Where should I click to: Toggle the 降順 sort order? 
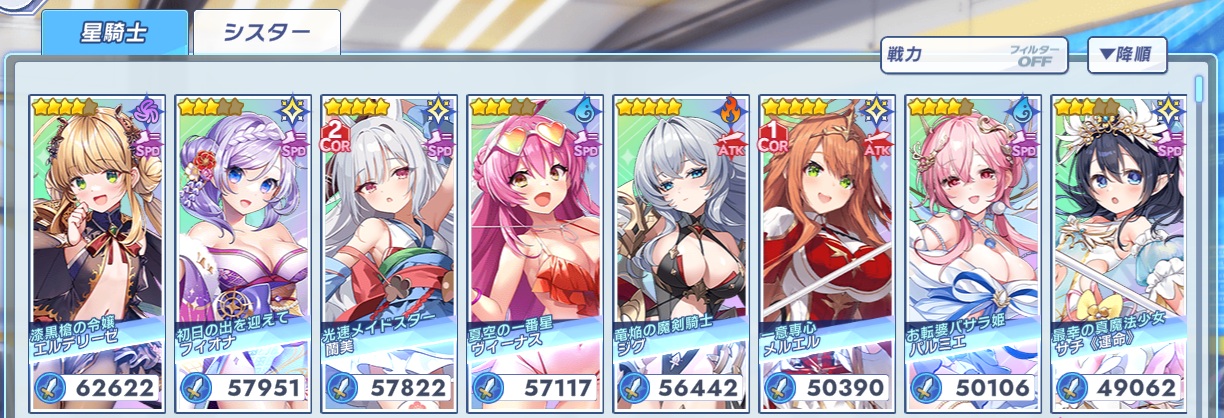(1126, 55)
